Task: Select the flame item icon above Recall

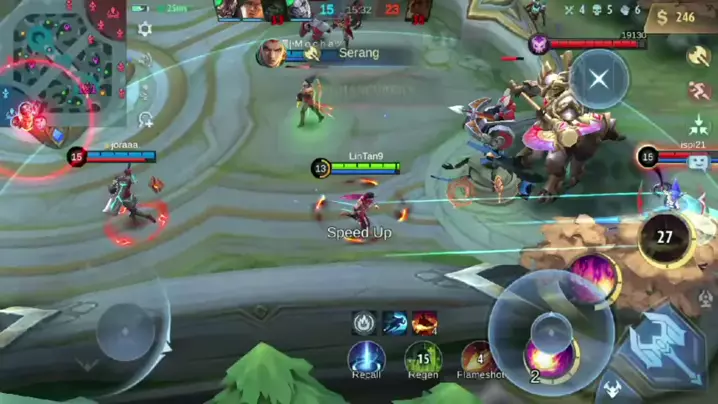Action: [x=365, y=322]
